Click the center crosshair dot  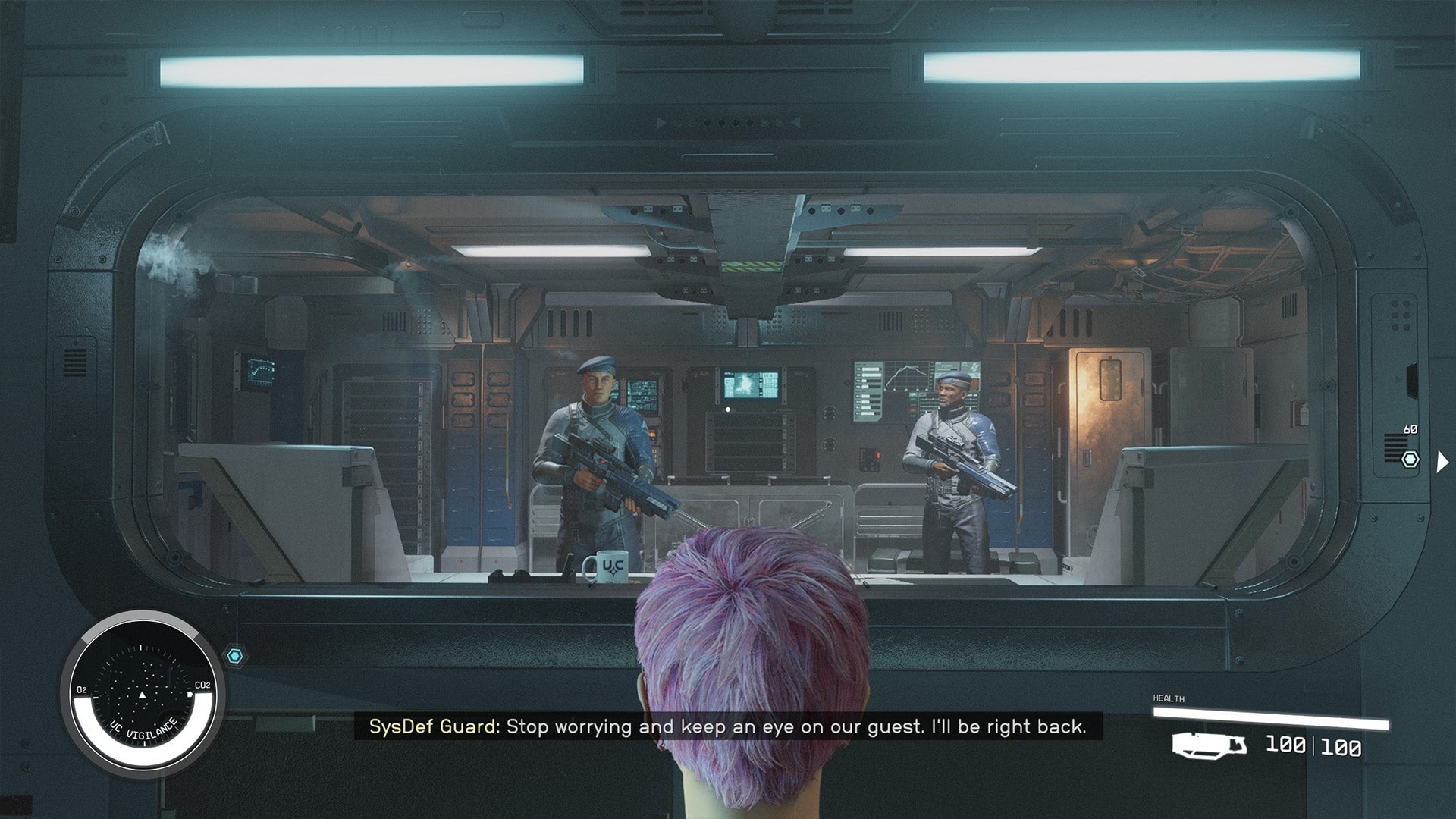[728, 408]
